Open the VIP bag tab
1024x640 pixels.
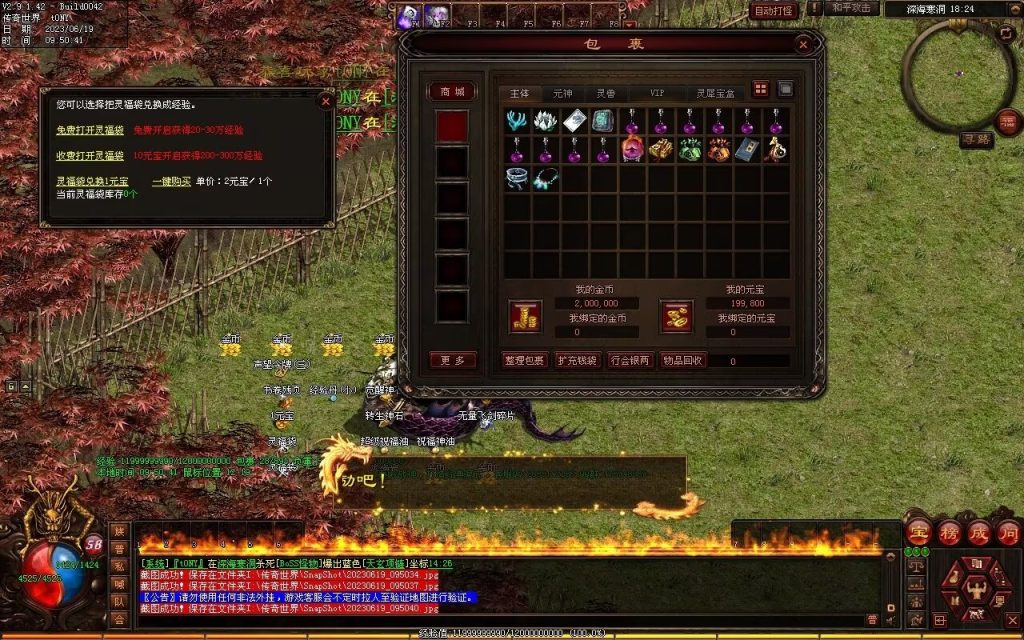657,92
